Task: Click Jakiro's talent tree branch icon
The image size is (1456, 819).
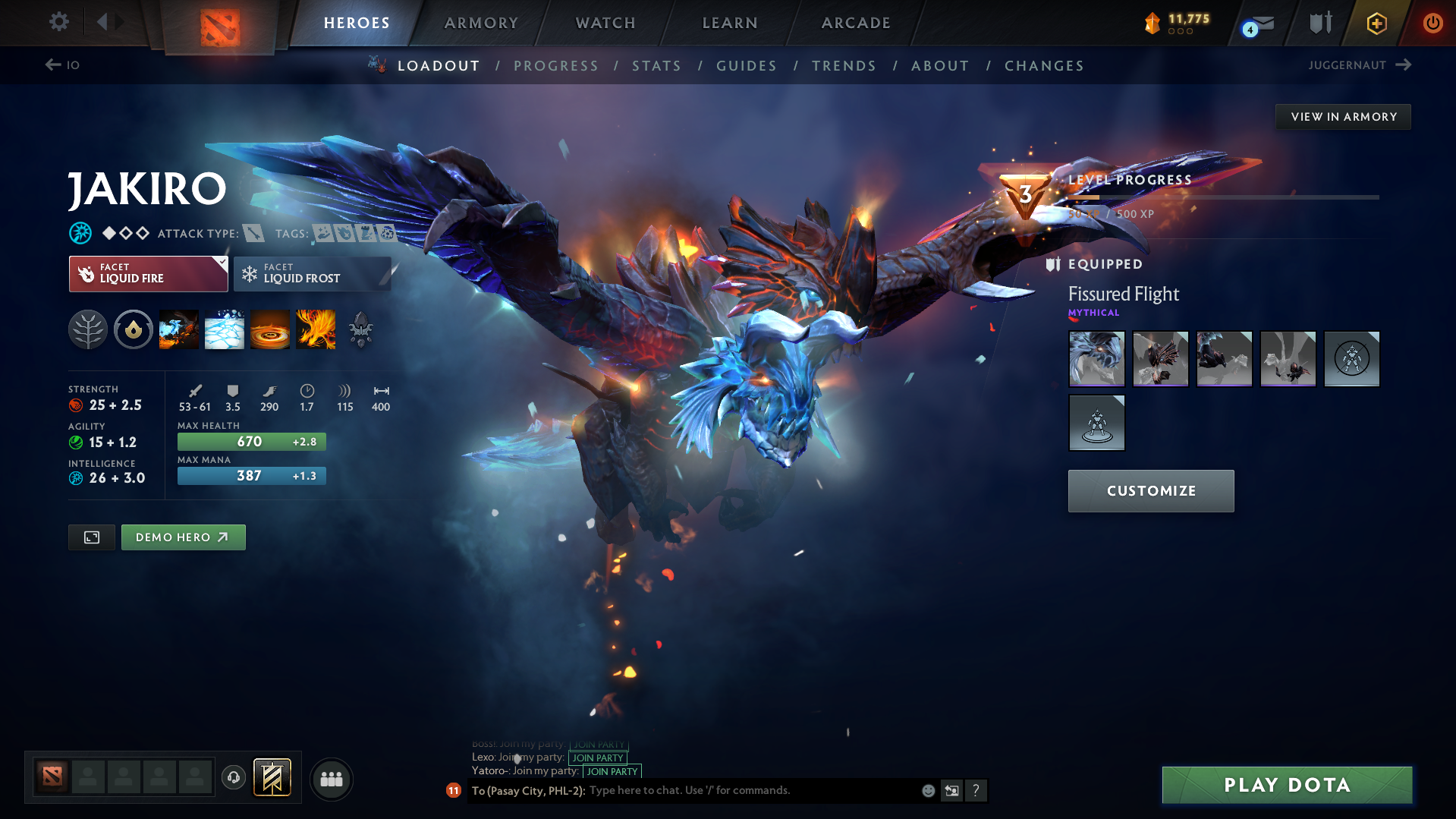Action: pos(87,329)
